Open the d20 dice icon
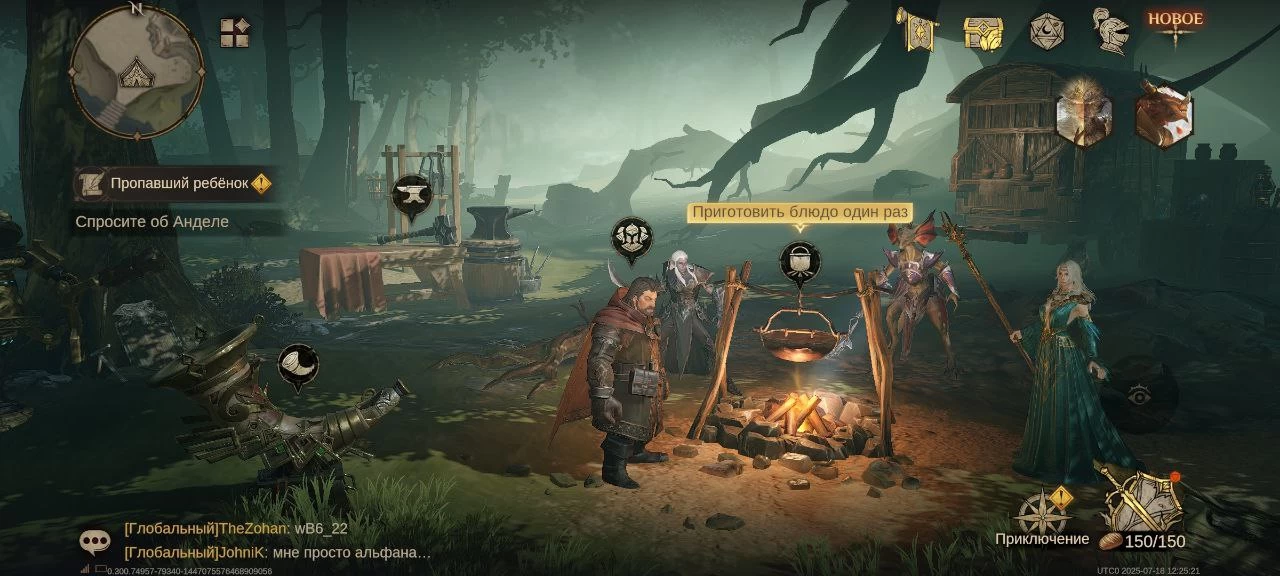 point(1046,31)
